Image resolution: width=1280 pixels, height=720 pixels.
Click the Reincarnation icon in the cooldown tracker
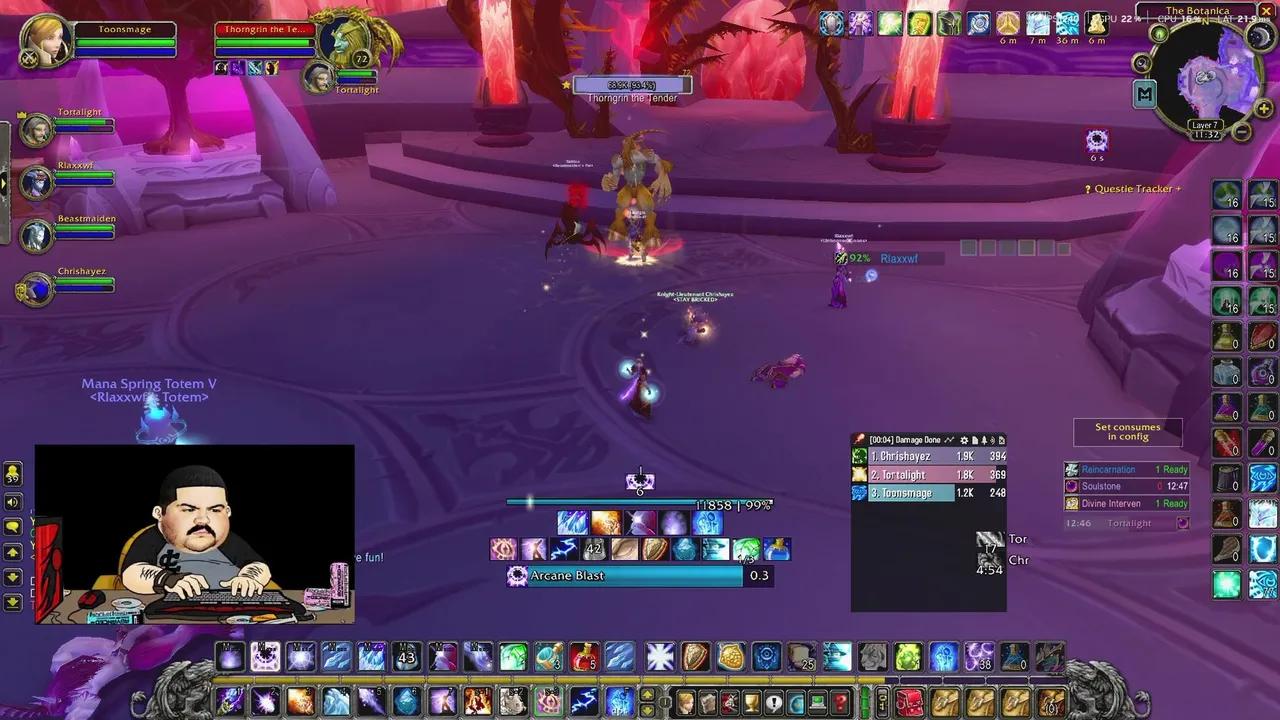click(1071, 469)
